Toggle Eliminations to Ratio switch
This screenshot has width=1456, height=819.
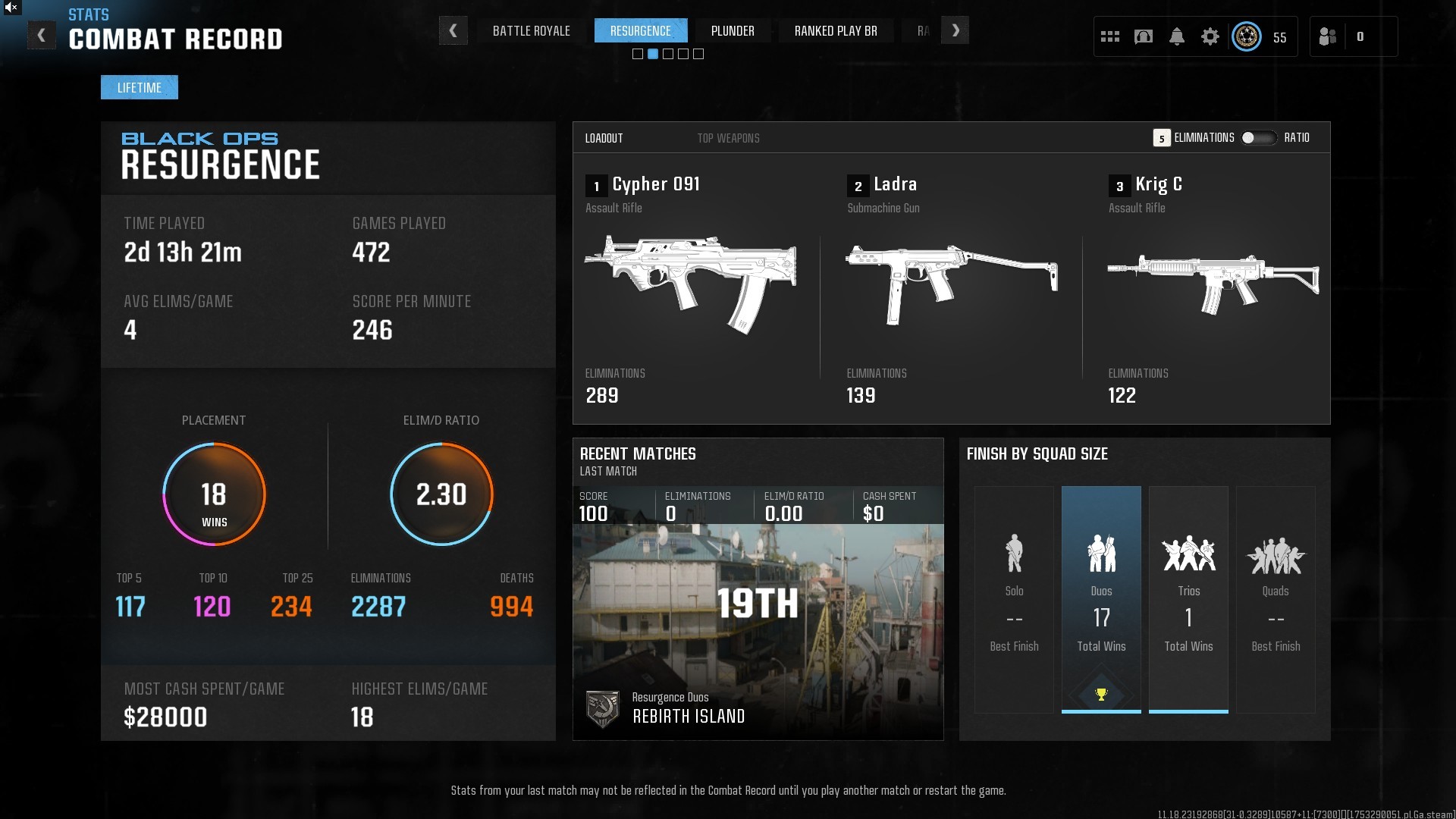[x=1258, y=138]
